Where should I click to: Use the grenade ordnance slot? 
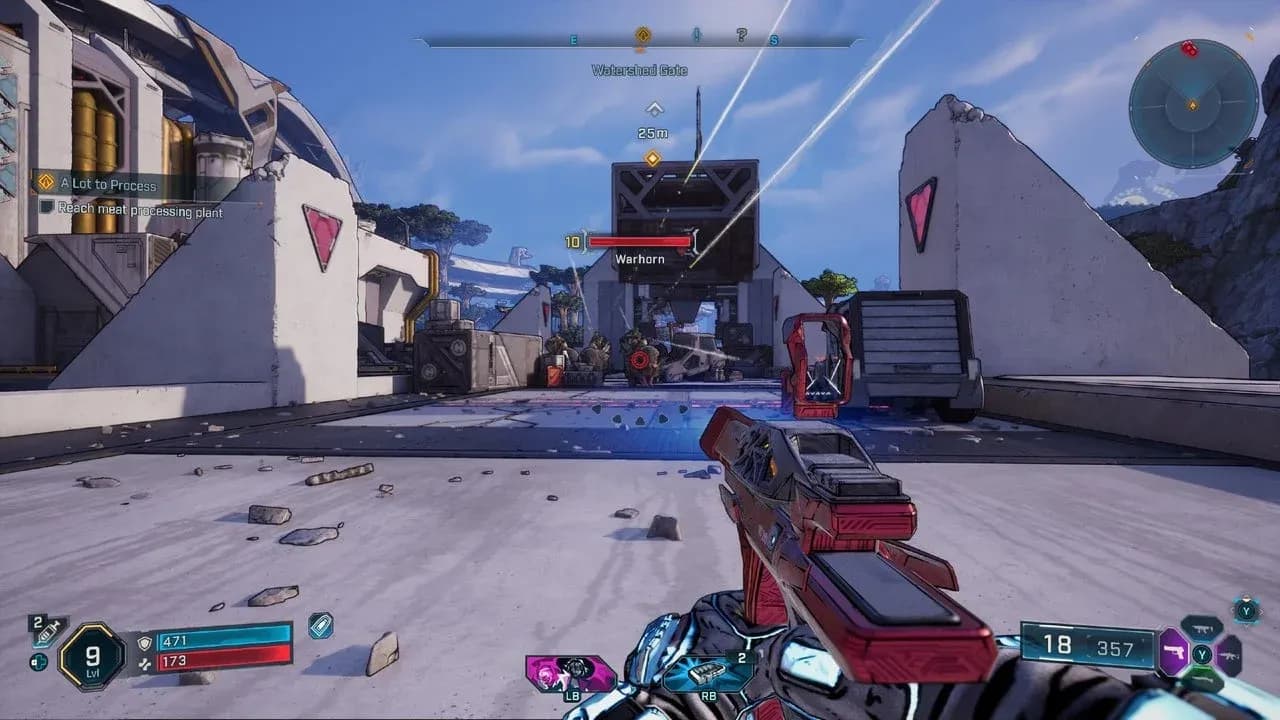tap(708, 673)
